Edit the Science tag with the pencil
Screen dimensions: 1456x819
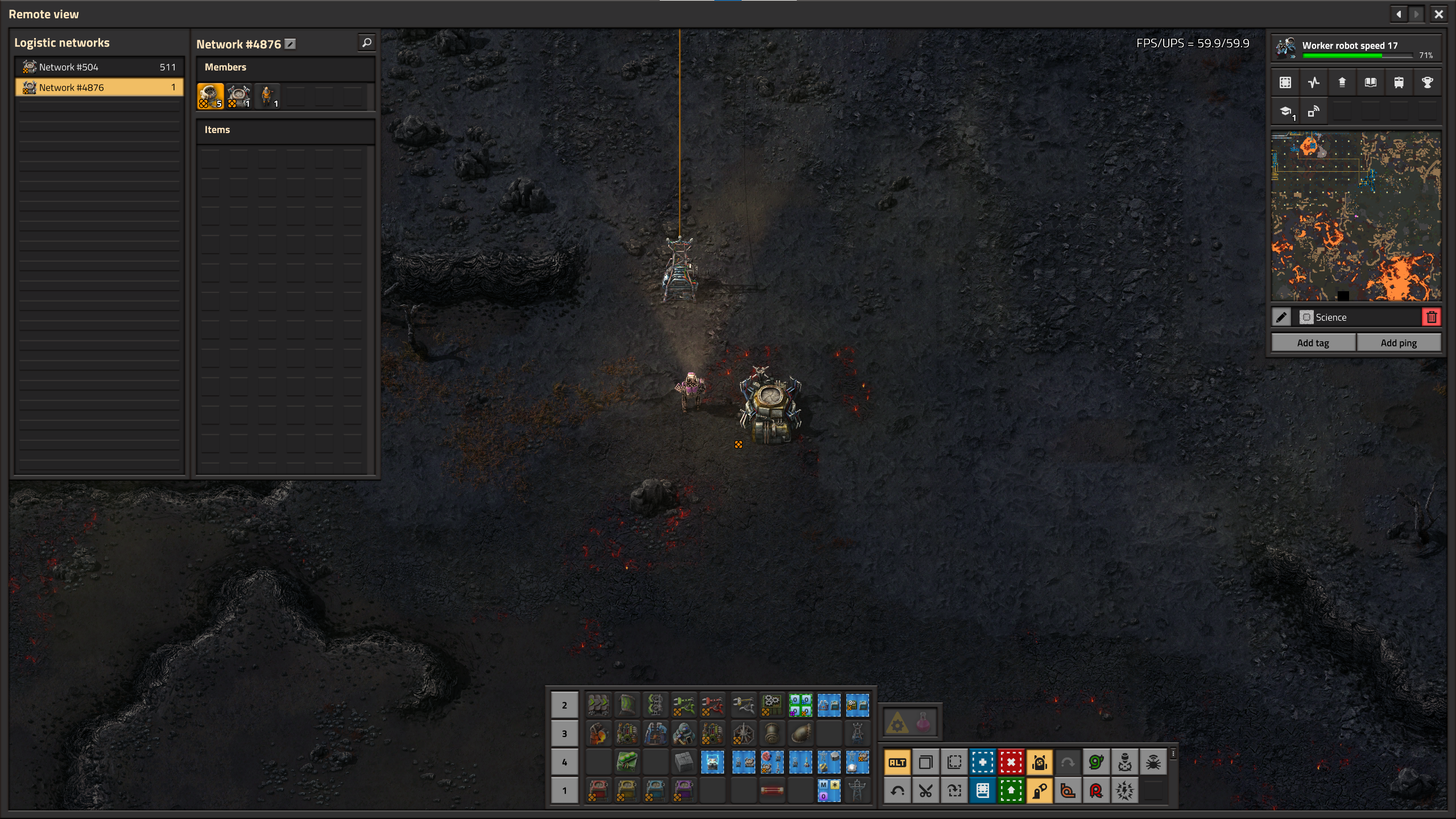1281,317
